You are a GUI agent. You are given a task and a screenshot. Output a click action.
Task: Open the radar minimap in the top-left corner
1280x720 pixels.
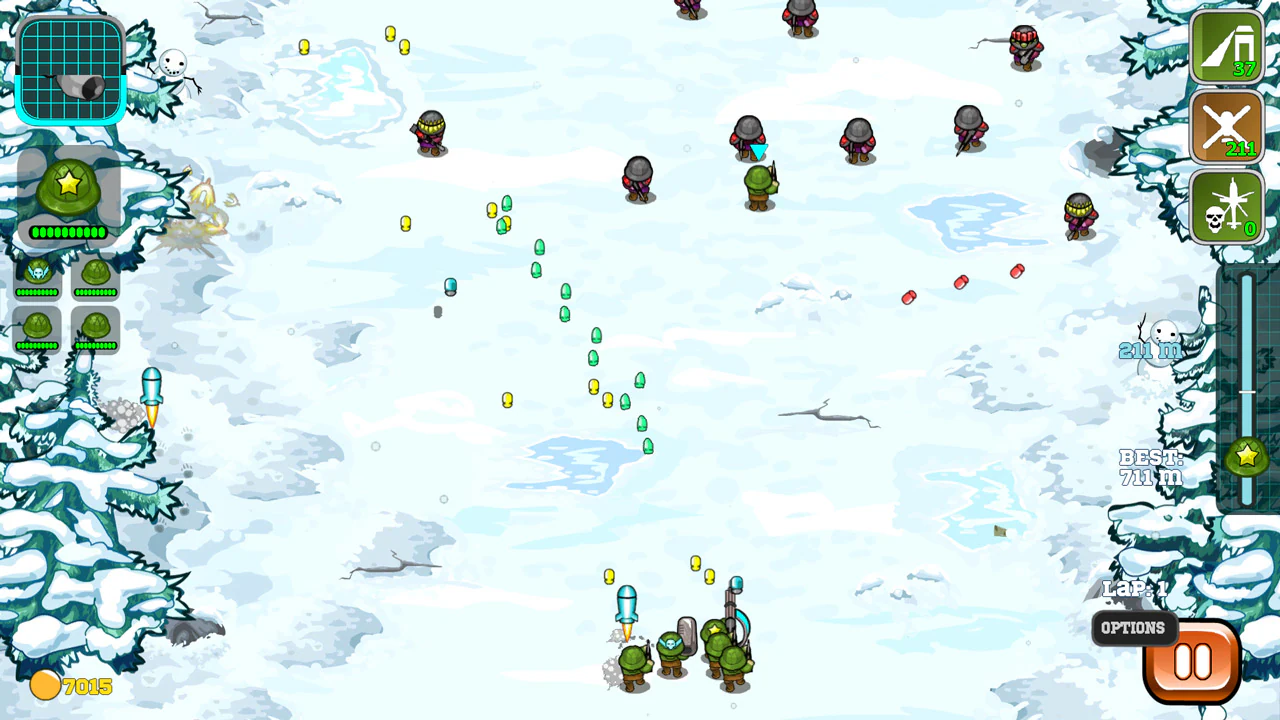click(70, 67)
